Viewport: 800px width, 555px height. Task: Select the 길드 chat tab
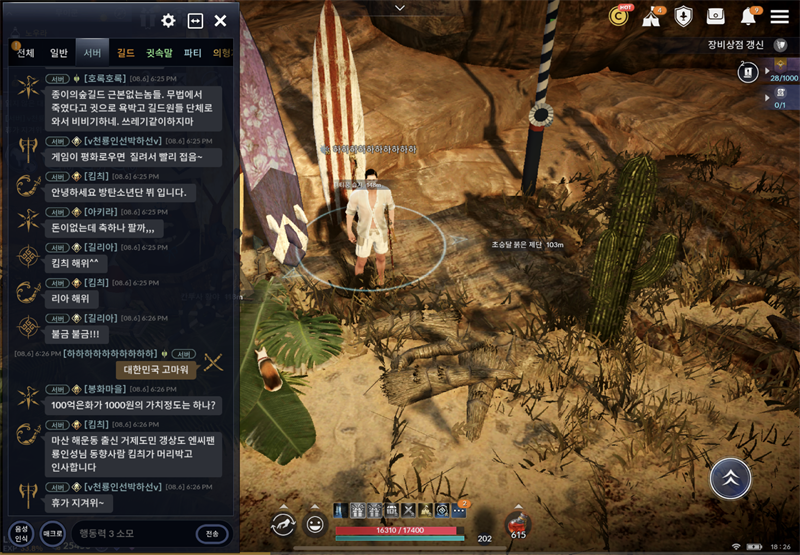point(126,52)
